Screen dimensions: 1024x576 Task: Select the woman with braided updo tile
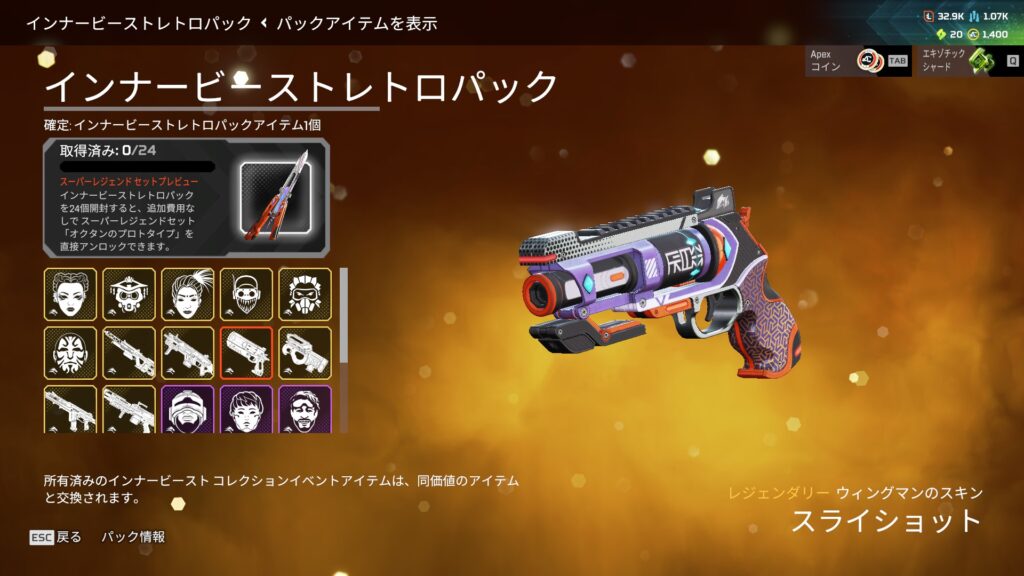coord(70,294)
